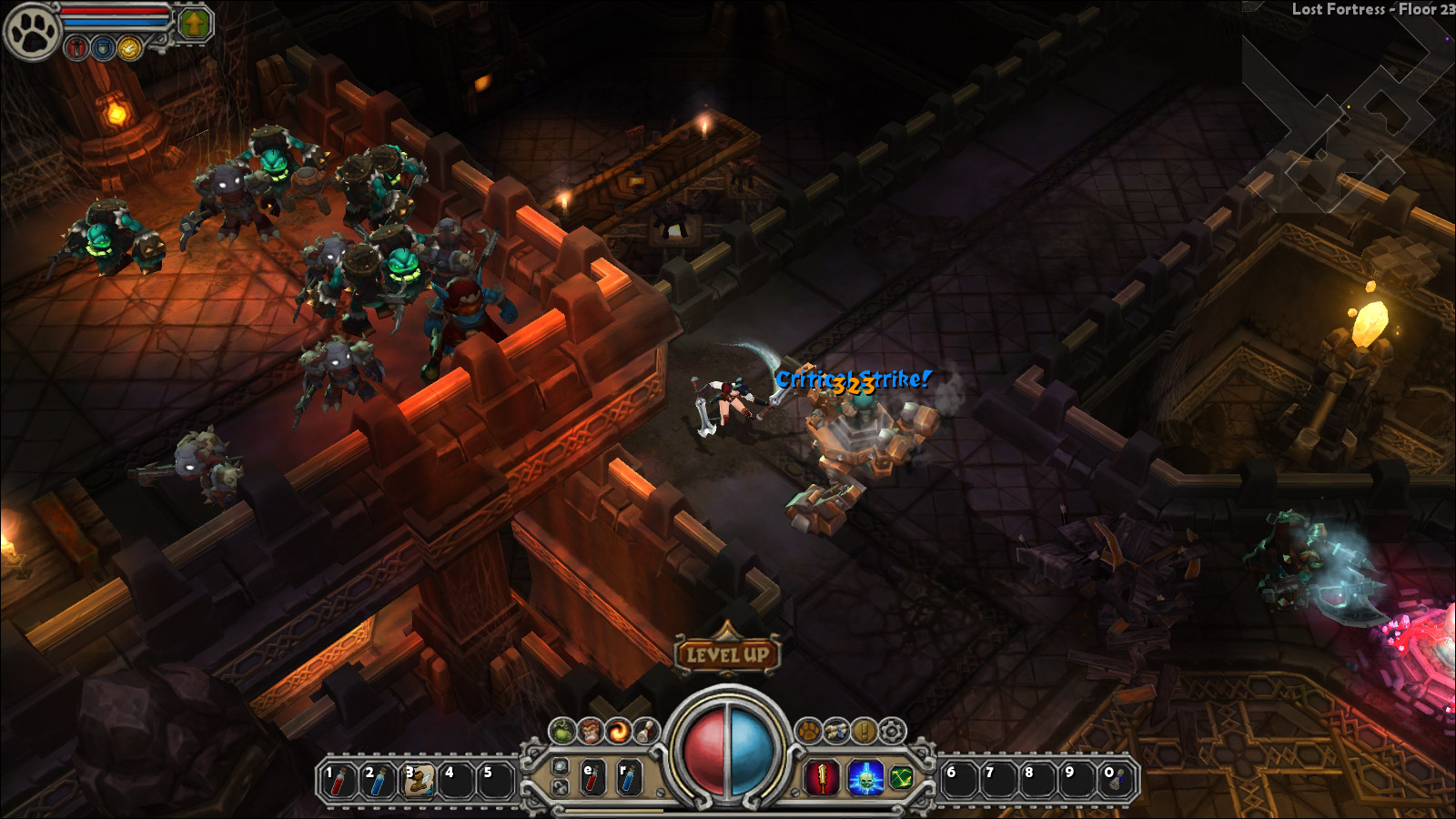The width and height of the screenshot is (1456, 819).
Task: Open the pet panel via paw portrait
Action: [32, 31]
